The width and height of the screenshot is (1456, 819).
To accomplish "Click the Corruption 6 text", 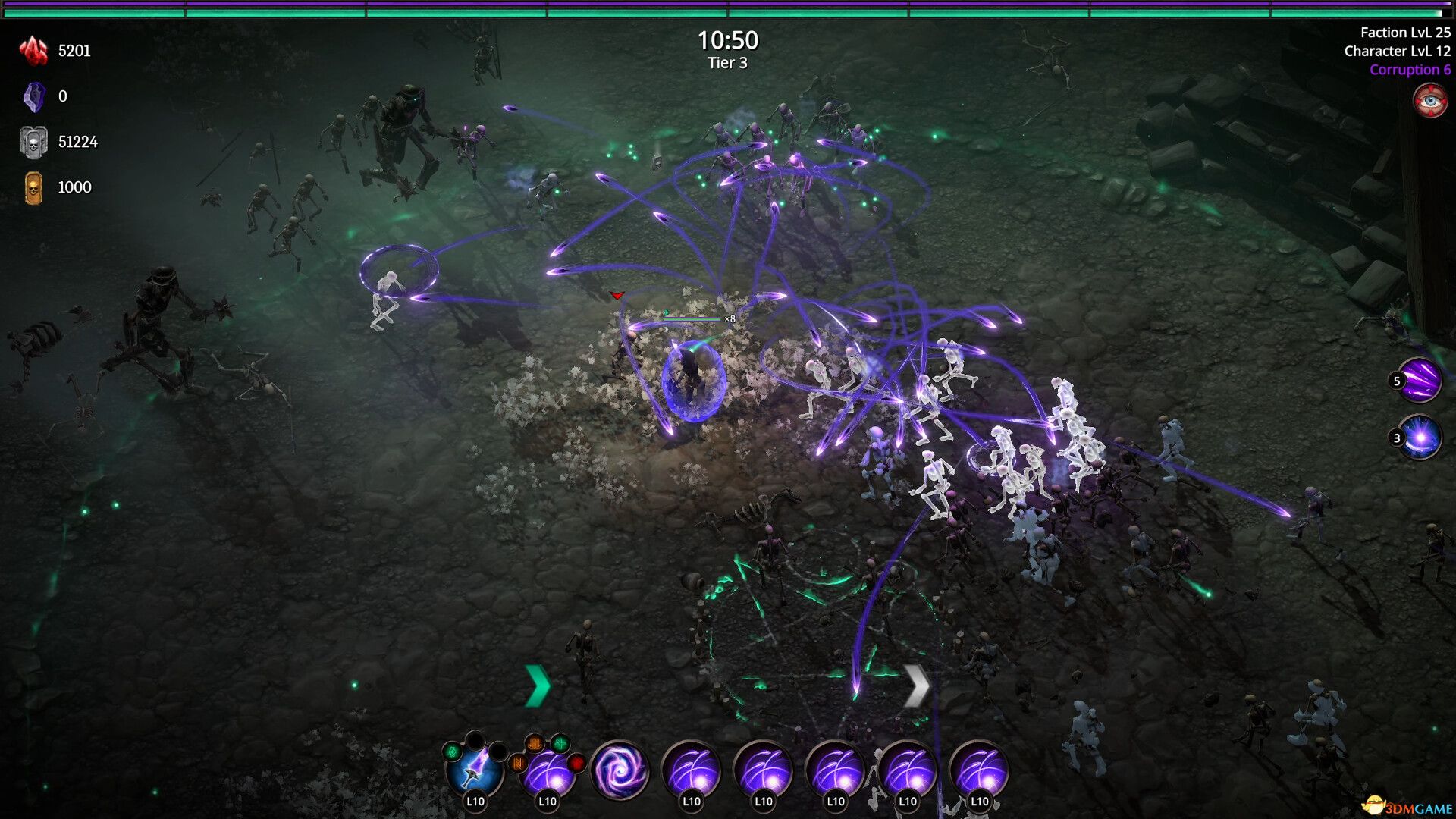I will click(1410, 69).
